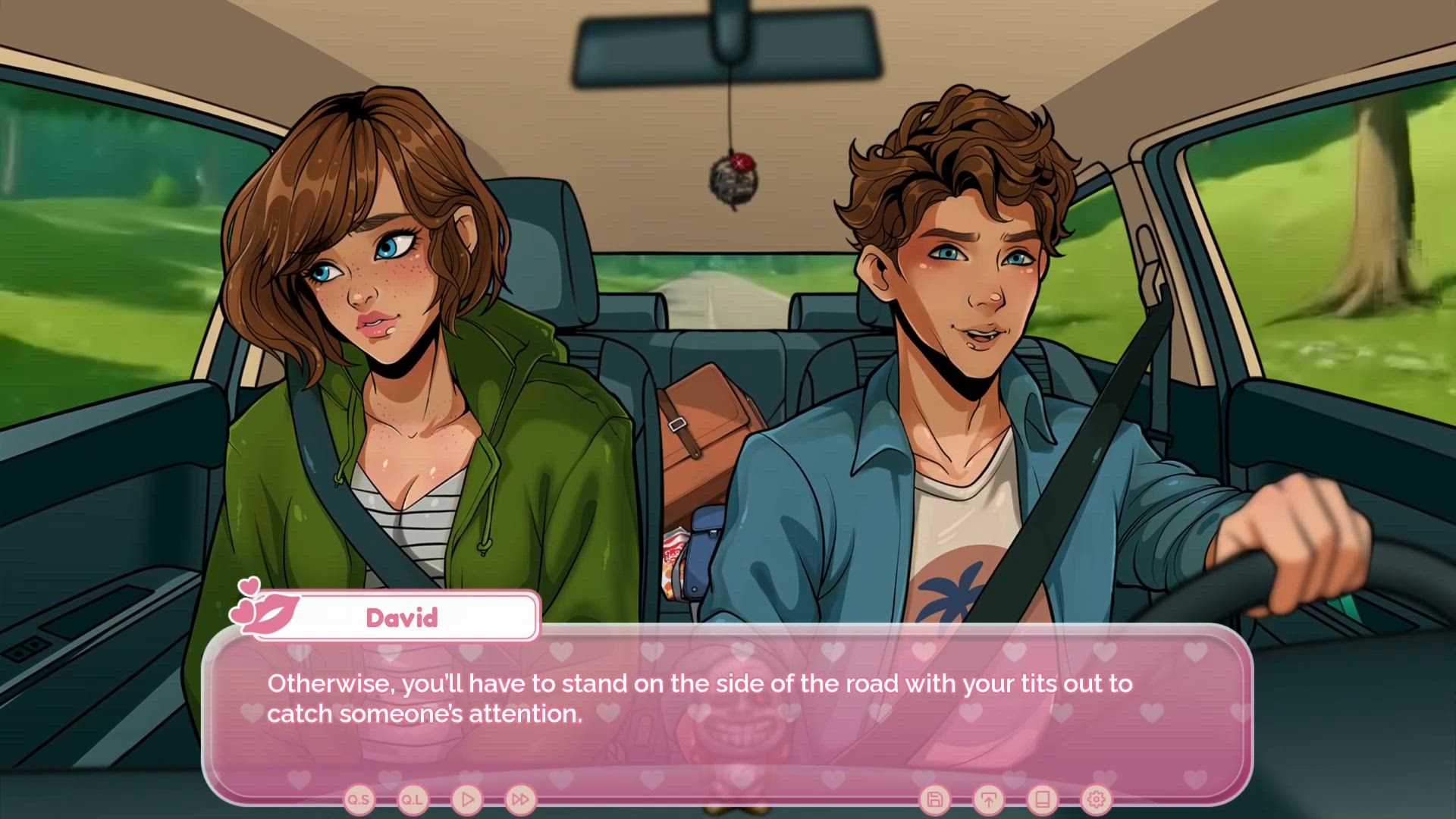Skip dialogue with the fast-forward button

(520, 799)
